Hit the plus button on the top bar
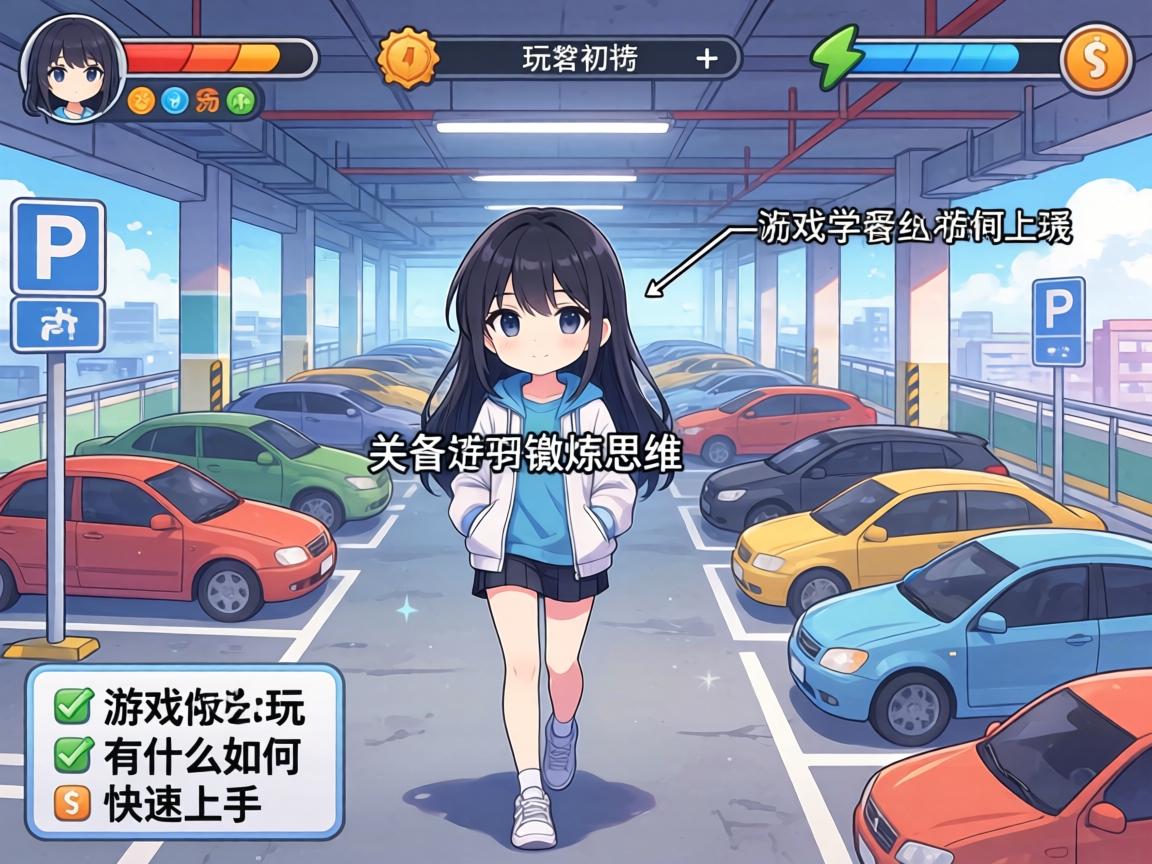Viewport: 1152px width, 864px height. pos(706,59)
